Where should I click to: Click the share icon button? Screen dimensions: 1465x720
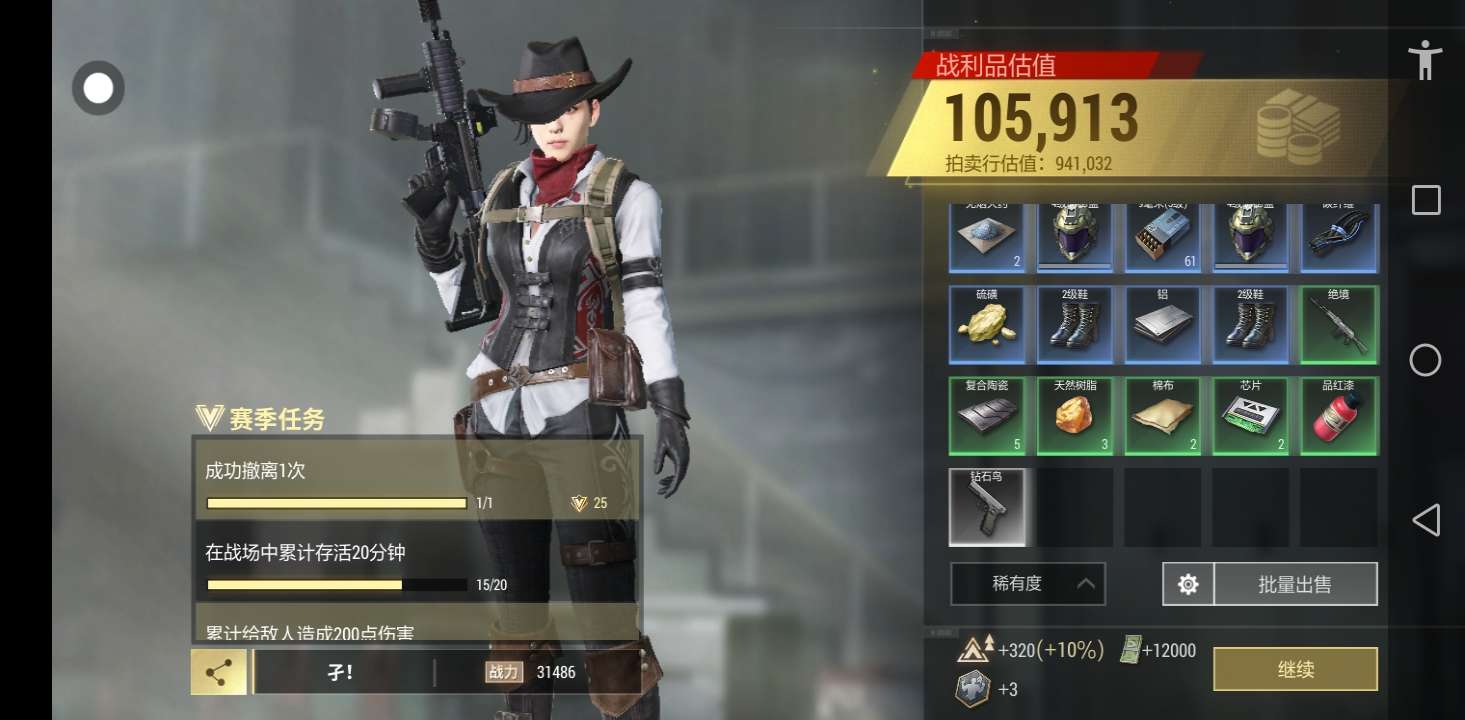[219, 672]
